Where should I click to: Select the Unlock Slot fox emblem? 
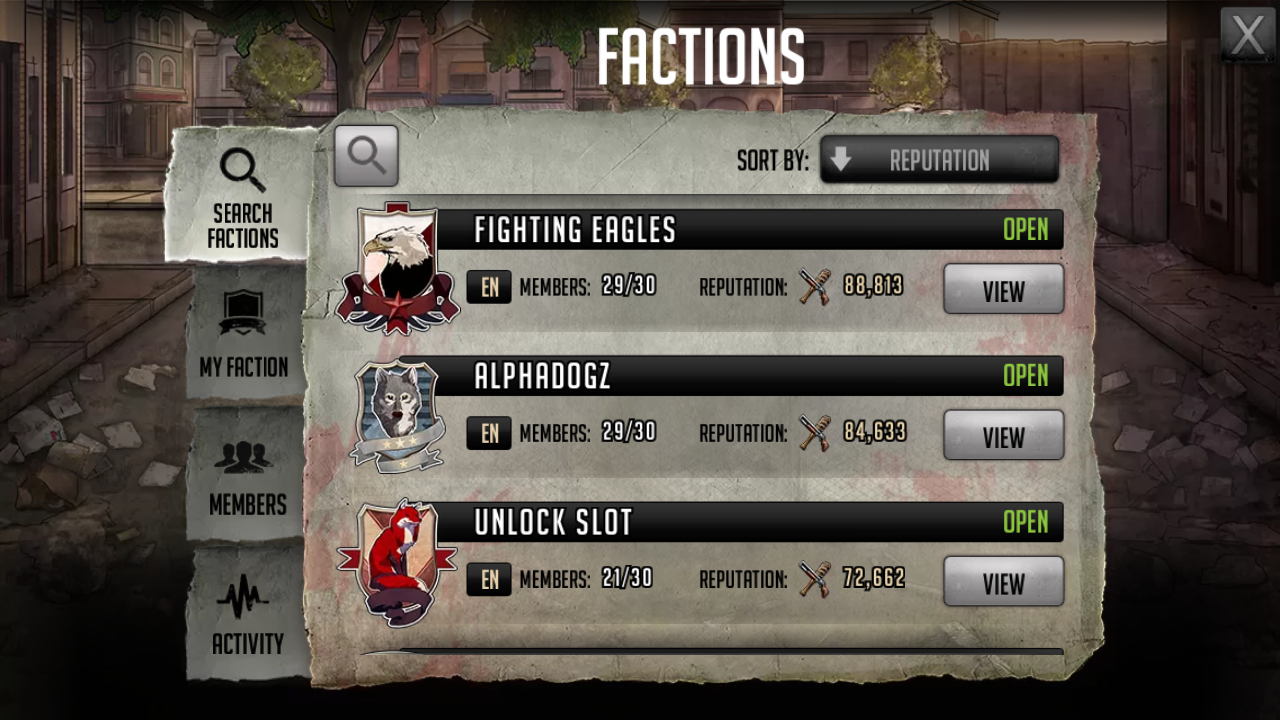pyautogui.click(x=397, y=562)
